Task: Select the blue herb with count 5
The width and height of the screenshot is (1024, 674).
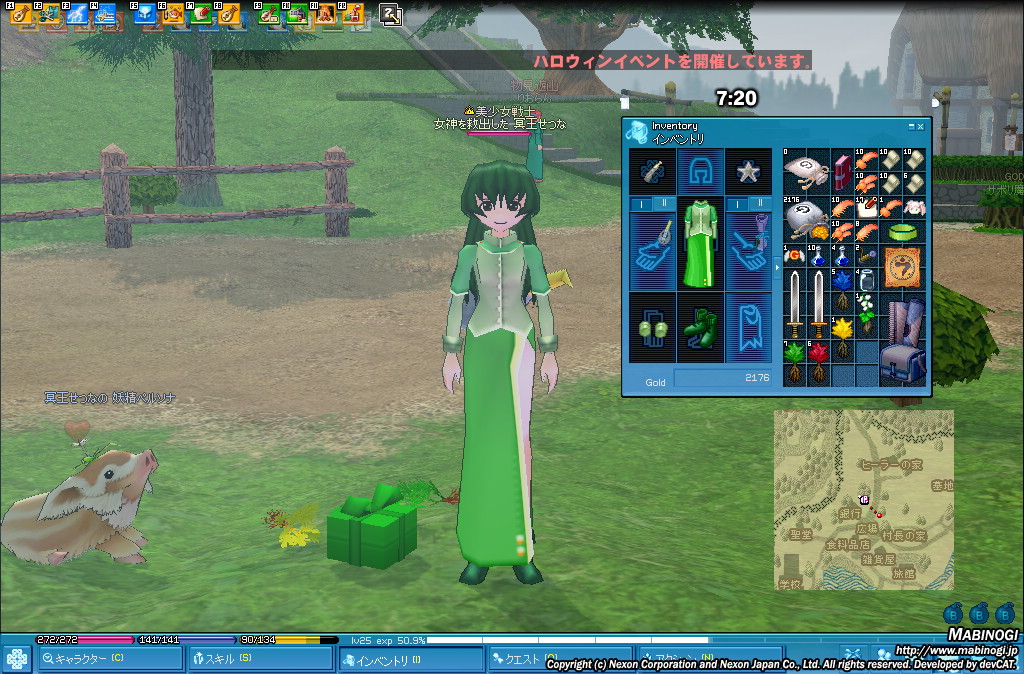Action: click(841, 282)
